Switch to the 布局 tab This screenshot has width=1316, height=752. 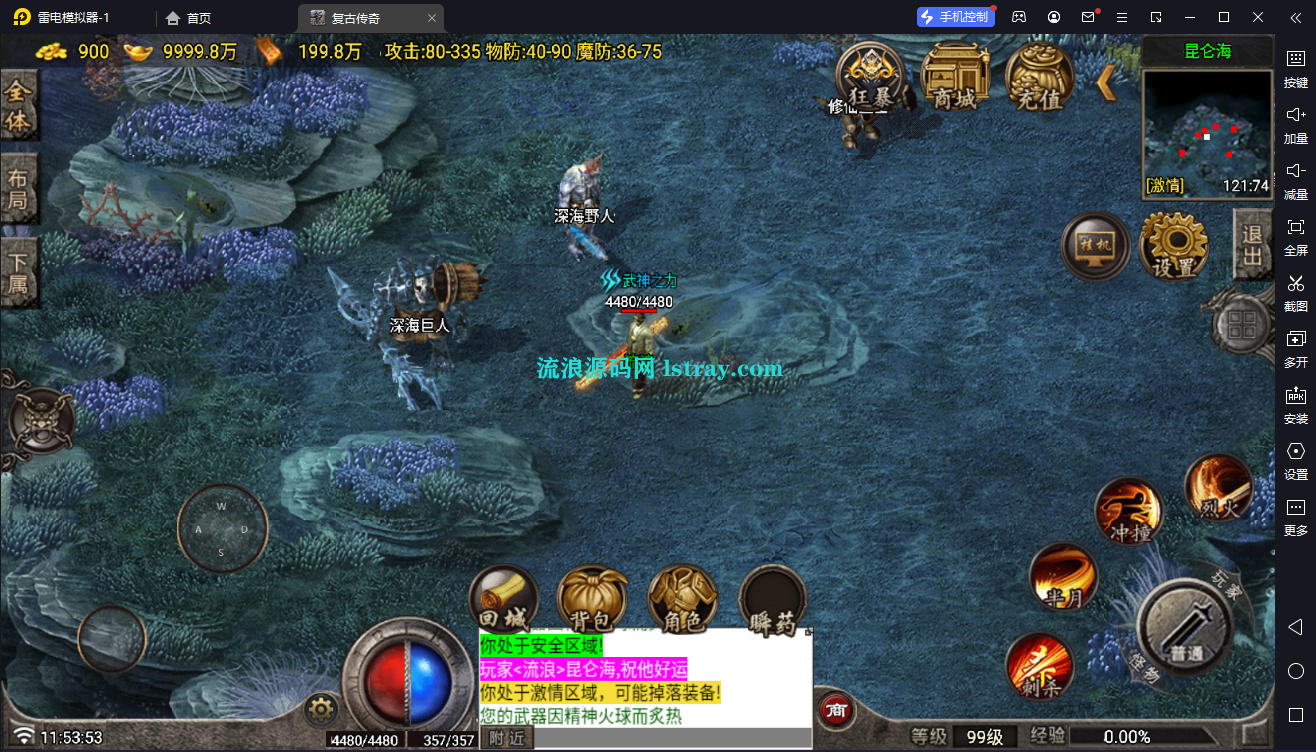(x=18, y=191)
